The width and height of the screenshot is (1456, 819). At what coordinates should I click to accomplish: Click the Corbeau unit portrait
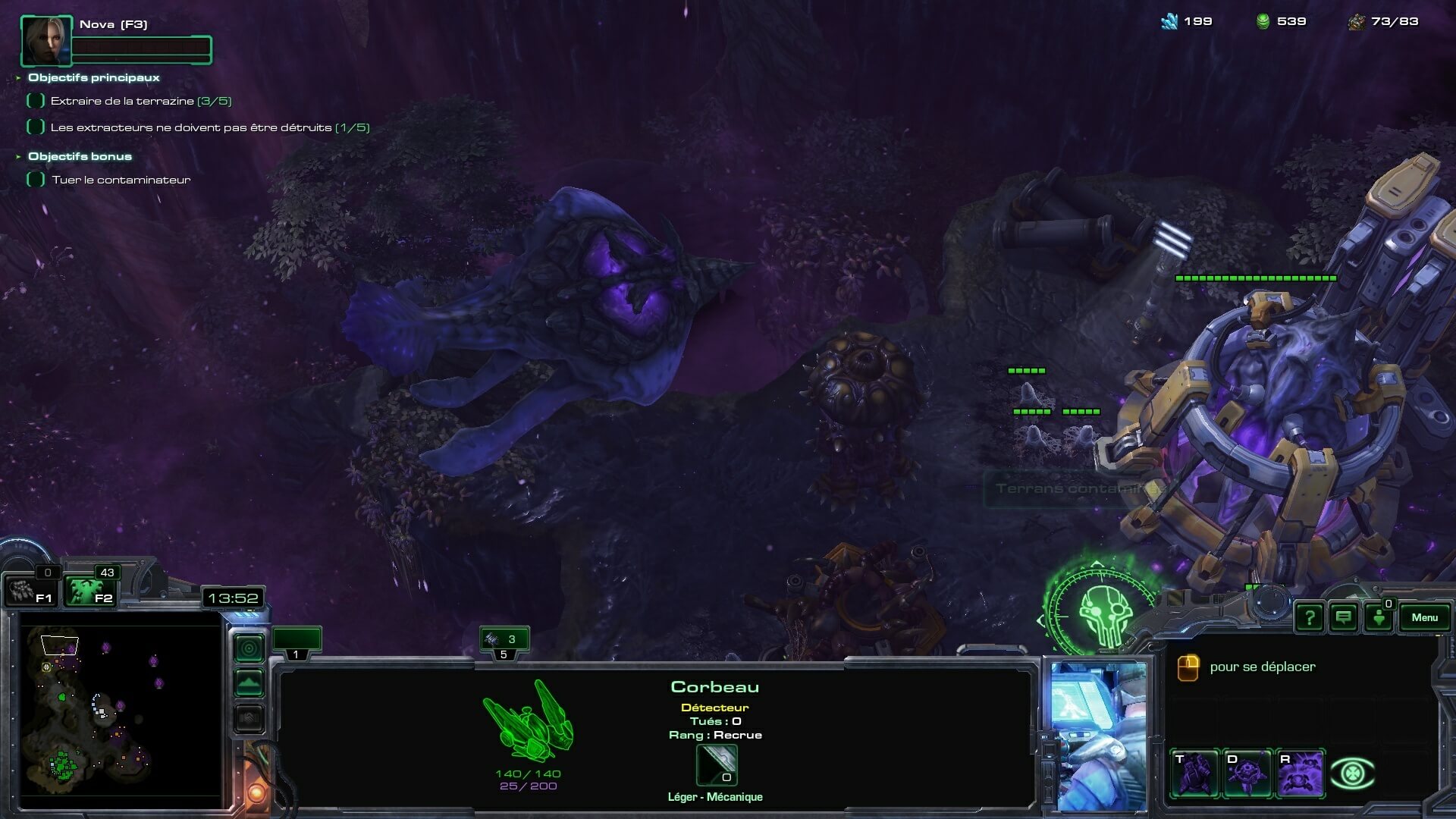[x=1099, y=736]
